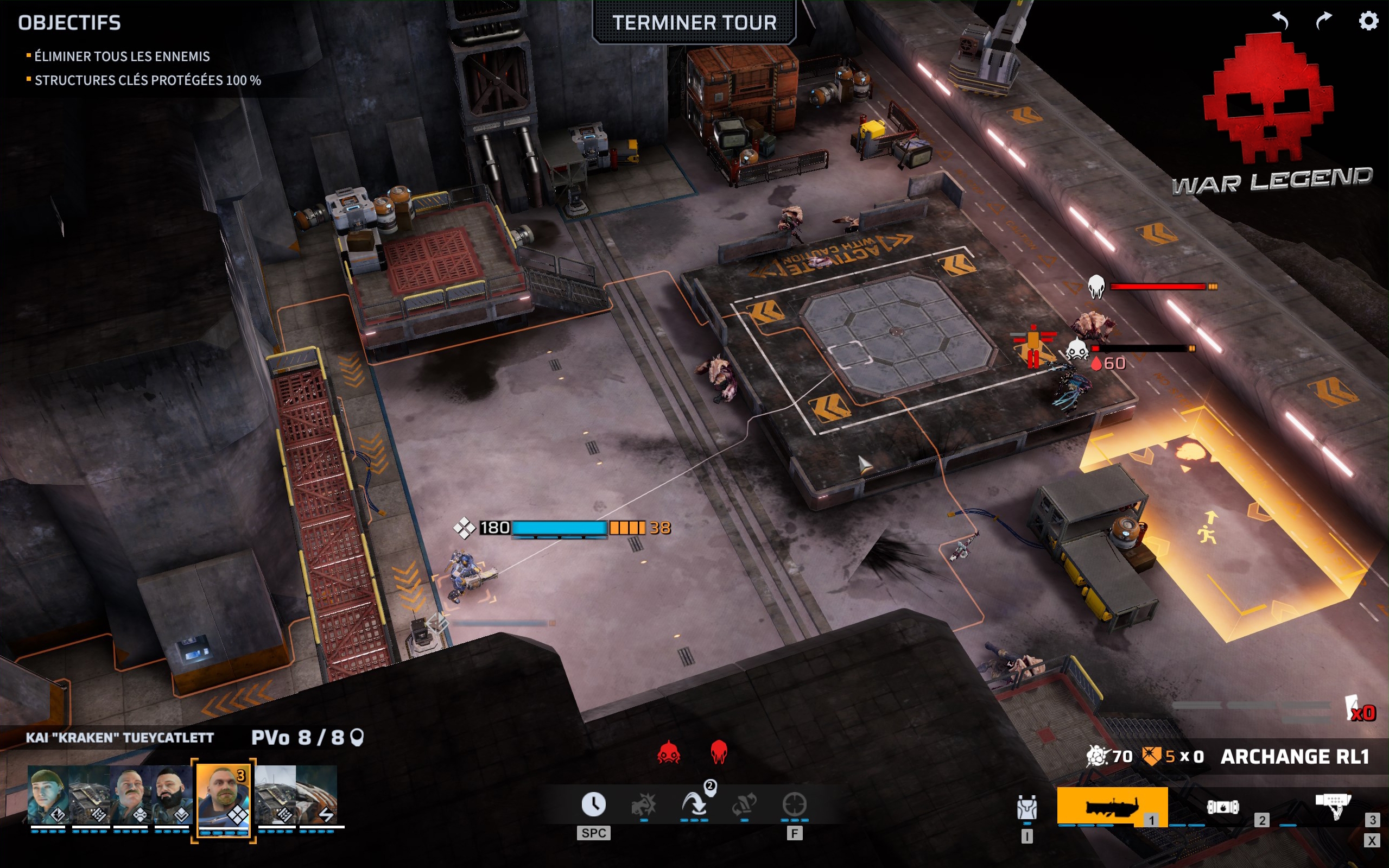The image size is (1389, 868).
Task: Open the settings gear menu
Action: pyautogui.click(x=1368, y=21)
